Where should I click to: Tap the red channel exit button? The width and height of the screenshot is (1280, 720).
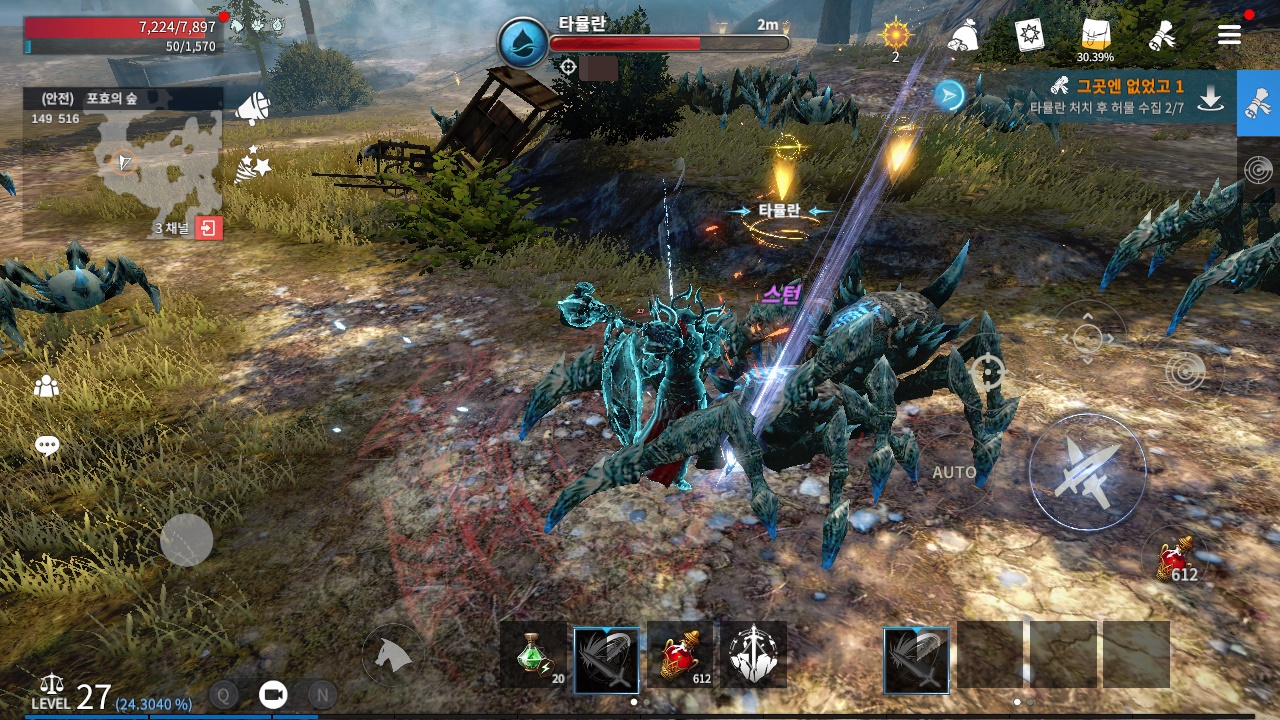209,228
